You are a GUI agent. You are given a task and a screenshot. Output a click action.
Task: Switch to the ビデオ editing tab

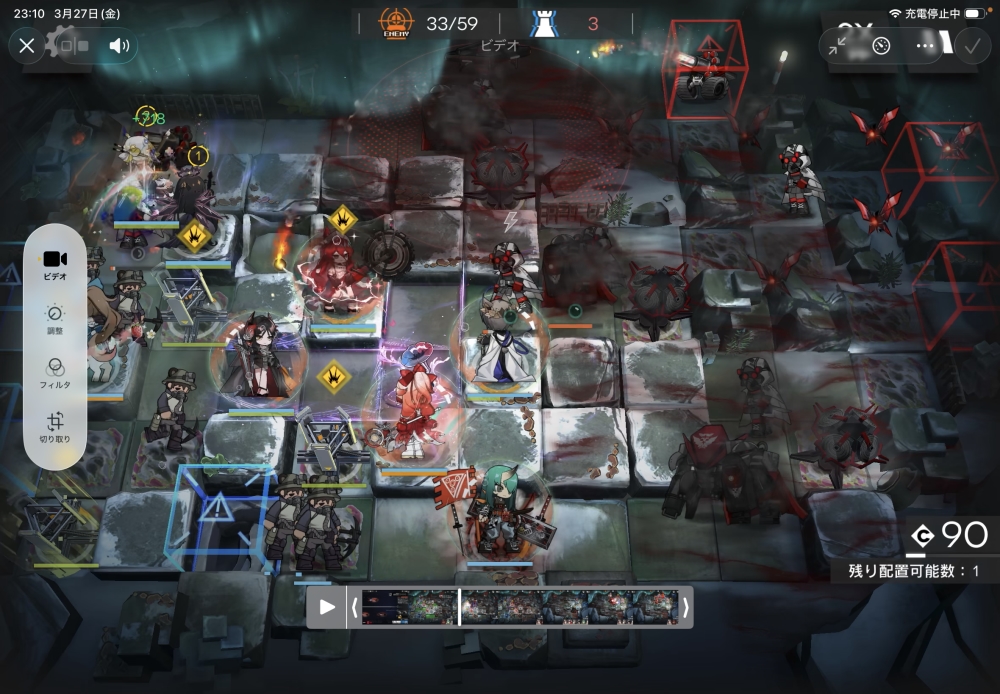point(56,264)
